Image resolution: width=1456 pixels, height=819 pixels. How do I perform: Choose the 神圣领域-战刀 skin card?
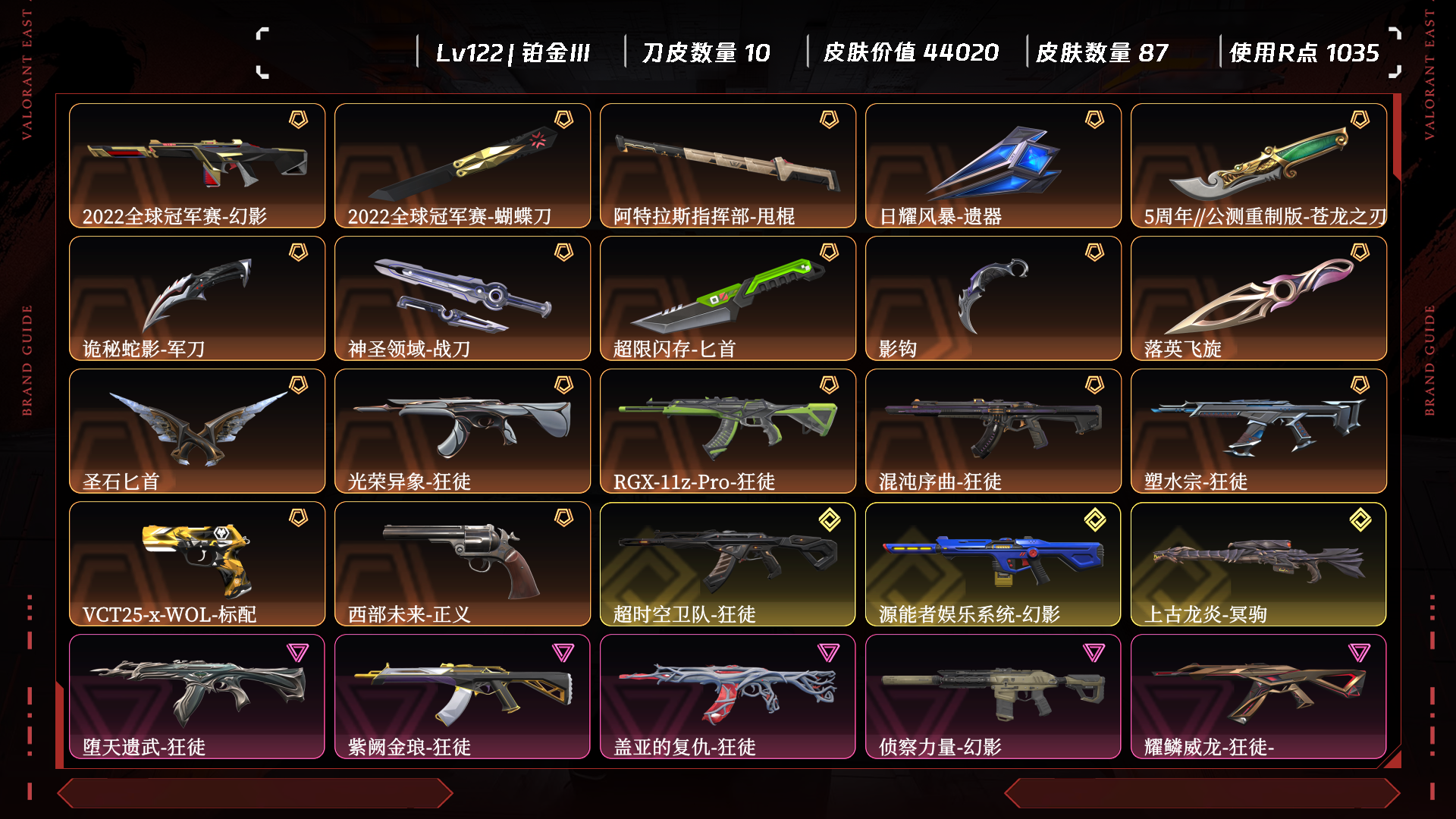click(x=463, y=298)
